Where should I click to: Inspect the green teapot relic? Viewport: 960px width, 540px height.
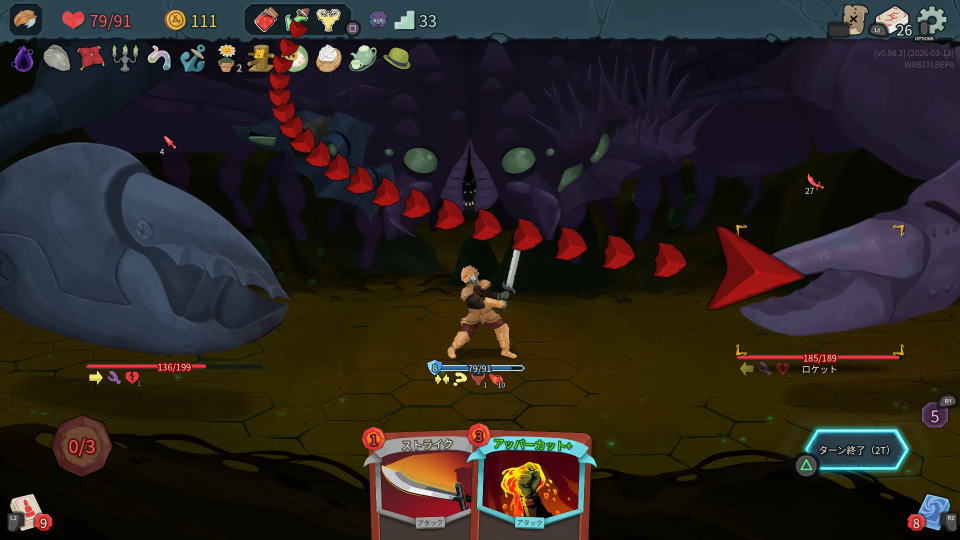(362, 59)
